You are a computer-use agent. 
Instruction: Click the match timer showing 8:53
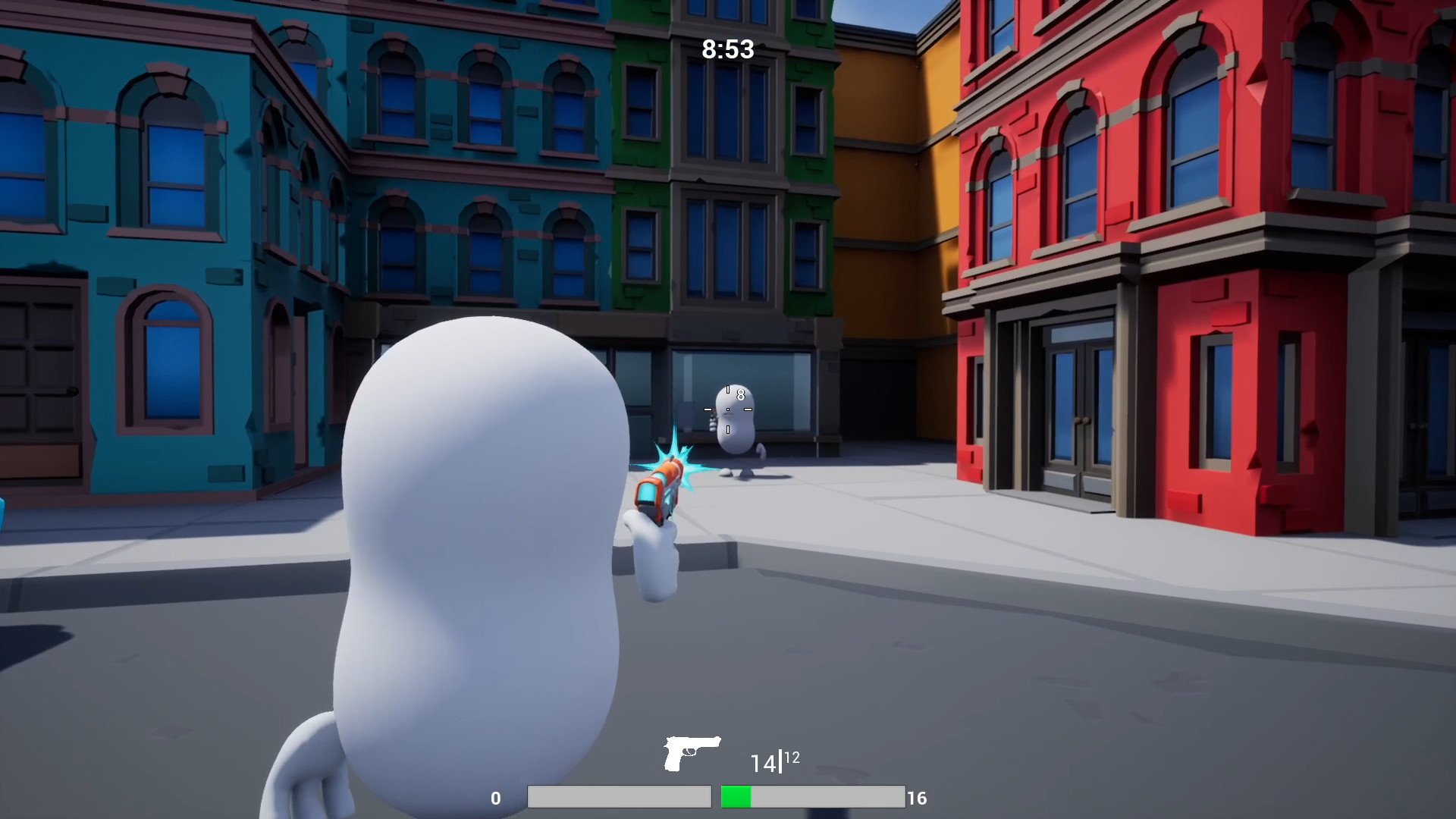(x=727, y=50)
